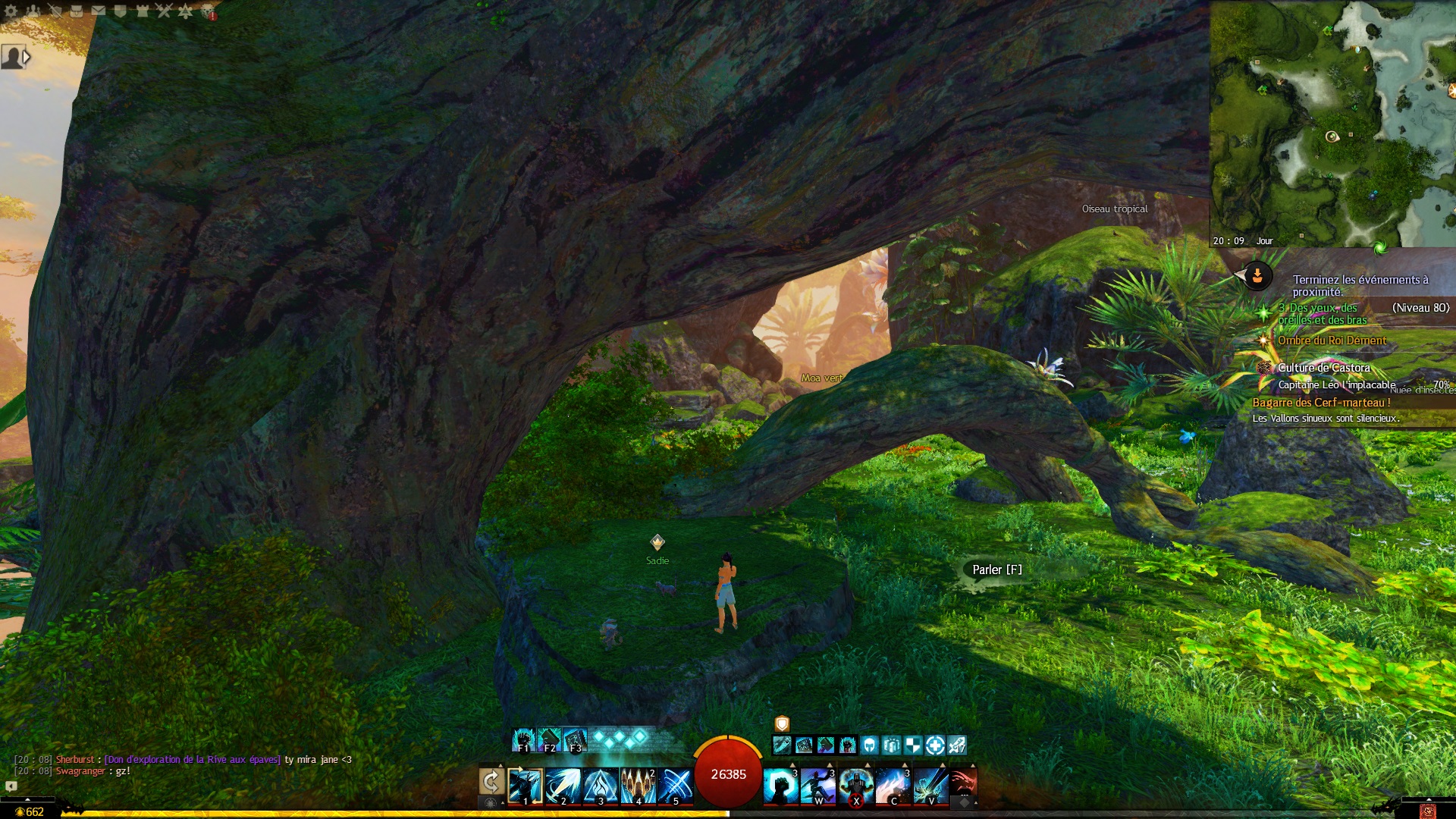This screenshot has width=1456, height=819.
Task: Select the "Bagarre des Cerf-marteau !" event
Action: coord(1321,403)
